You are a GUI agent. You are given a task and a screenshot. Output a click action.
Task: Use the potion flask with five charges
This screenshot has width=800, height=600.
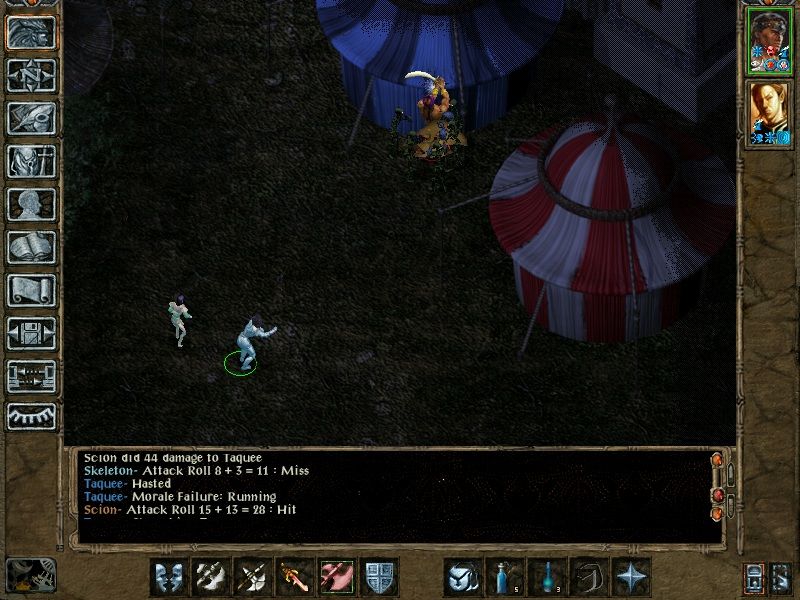(x=505, y=577)
